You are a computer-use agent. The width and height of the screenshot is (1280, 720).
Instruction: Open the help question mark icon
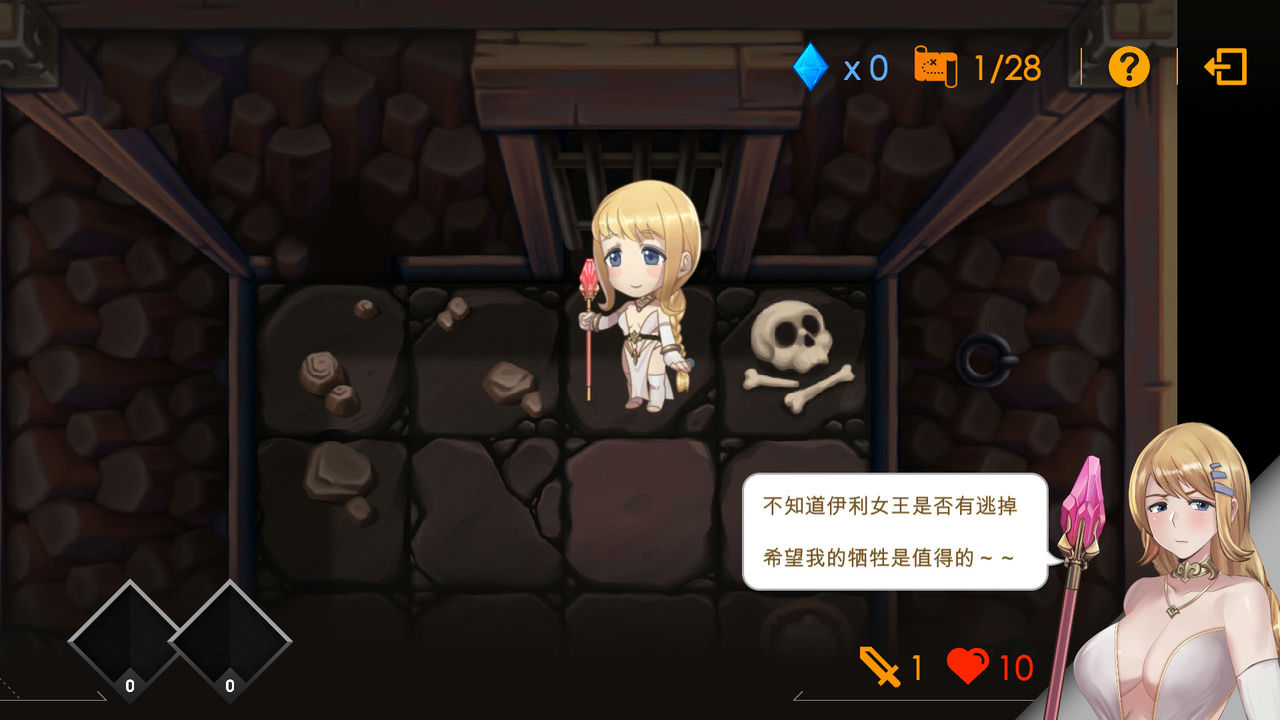pos(1128,68)
